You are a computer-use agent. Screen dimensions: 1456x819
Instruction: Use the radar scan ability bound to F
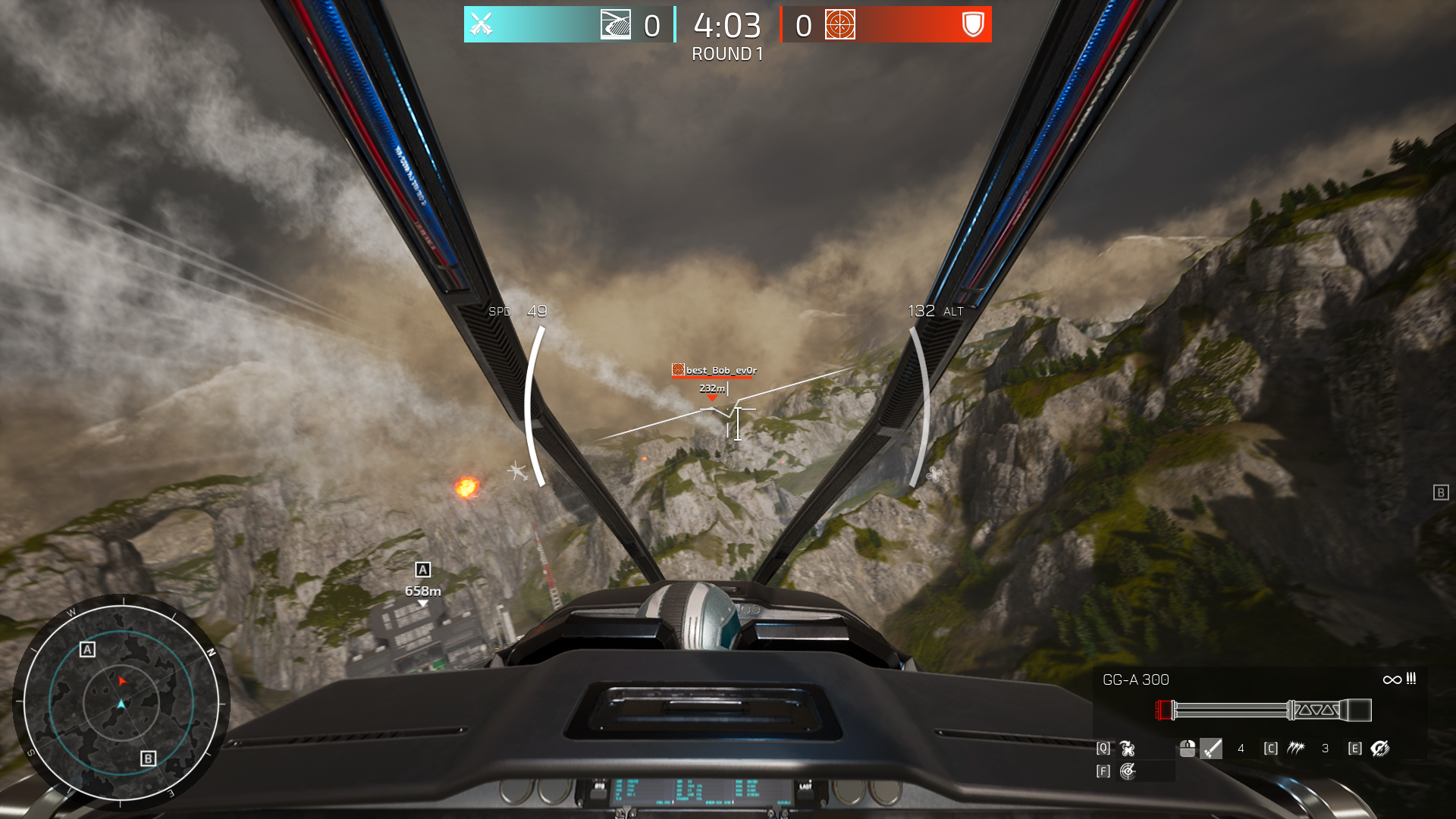coord(1128,772)
